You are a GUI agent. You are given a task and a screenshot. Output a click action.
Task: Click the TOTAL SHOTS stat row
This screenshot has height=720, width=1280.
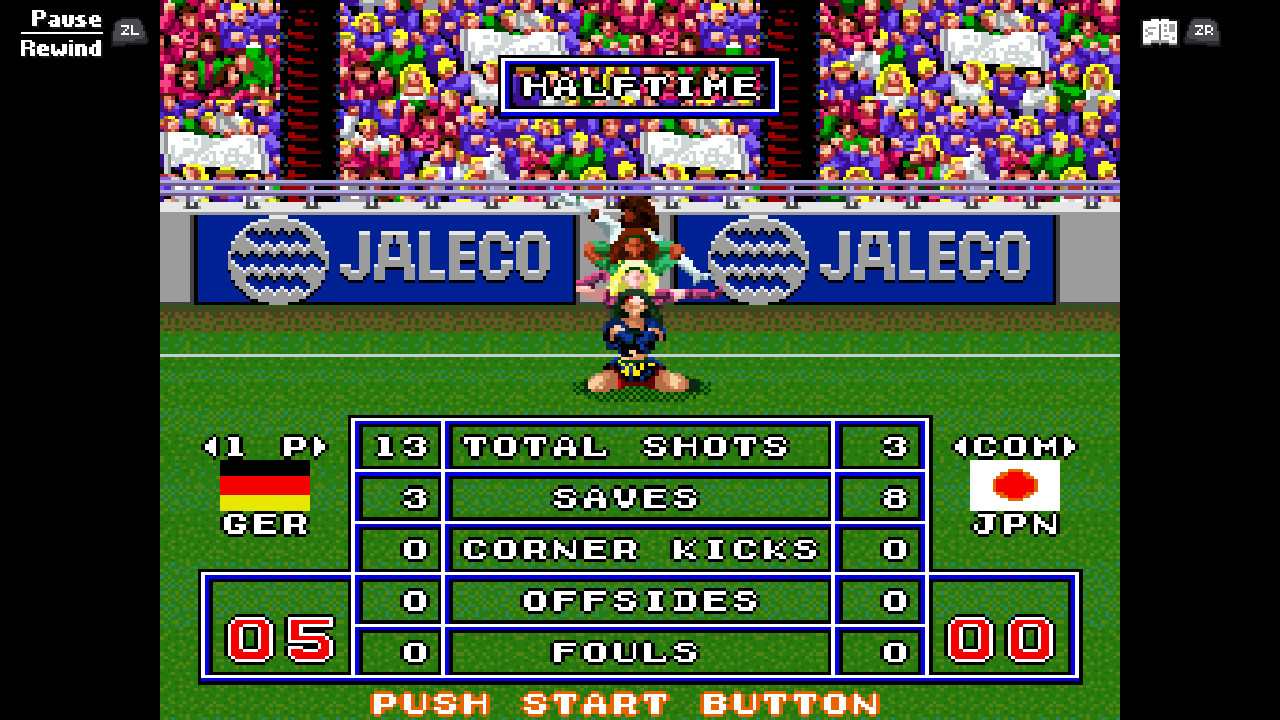(639, 447)
